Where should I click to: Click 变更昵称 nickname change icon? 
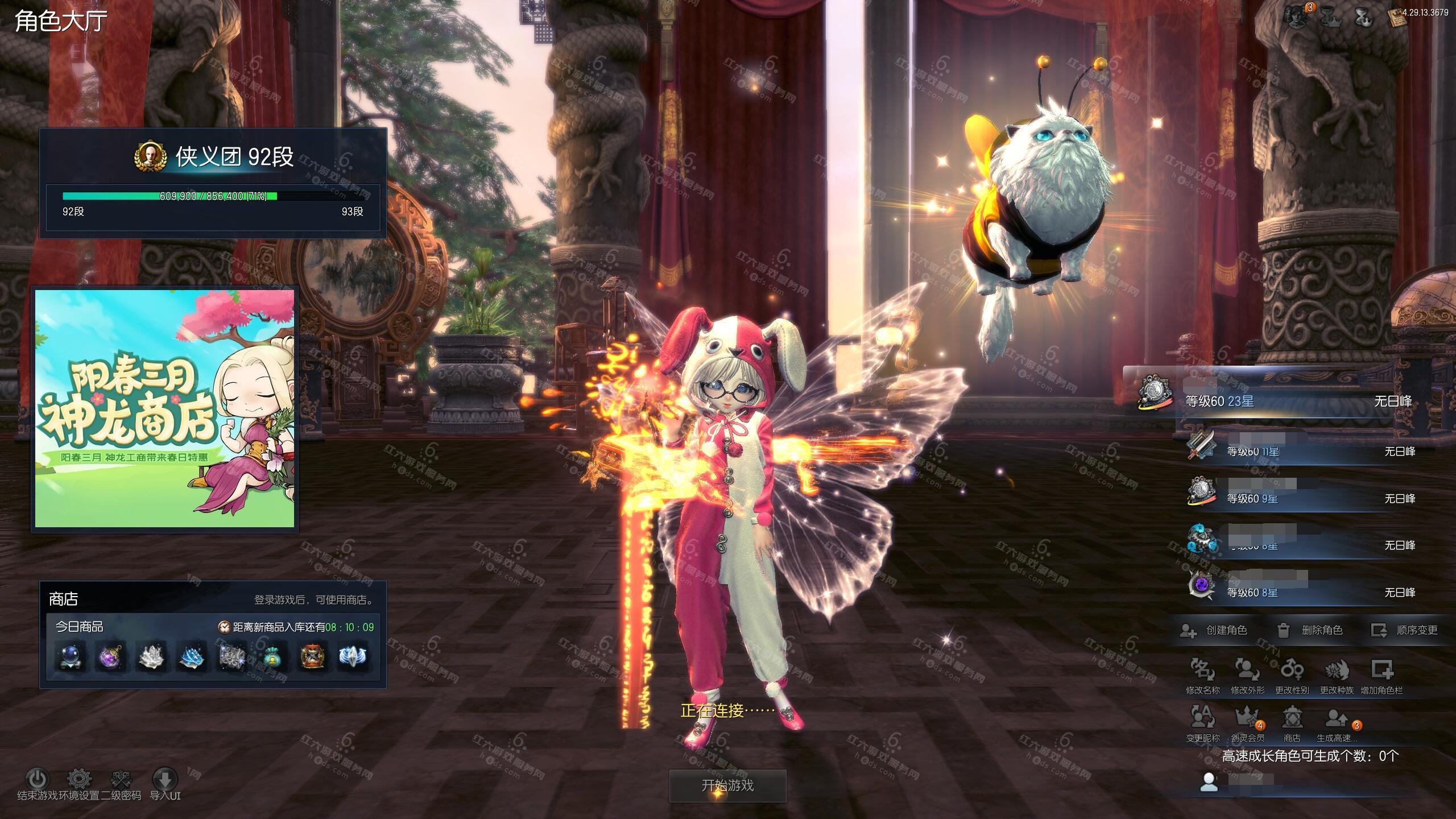pos(1202,718)
